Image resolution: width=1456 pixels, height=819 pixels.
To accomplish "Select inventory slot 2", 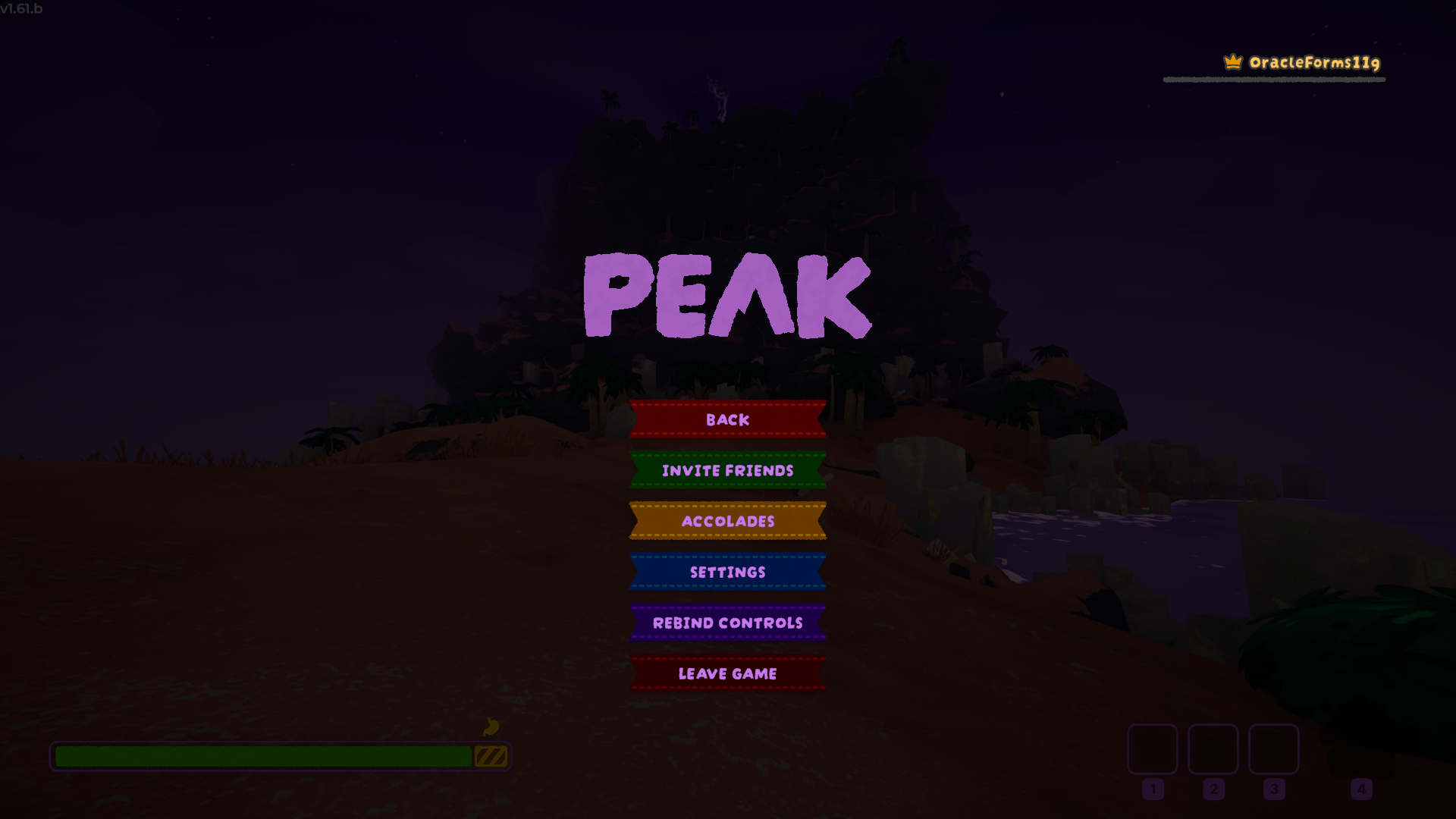I will coord(1213,751).
